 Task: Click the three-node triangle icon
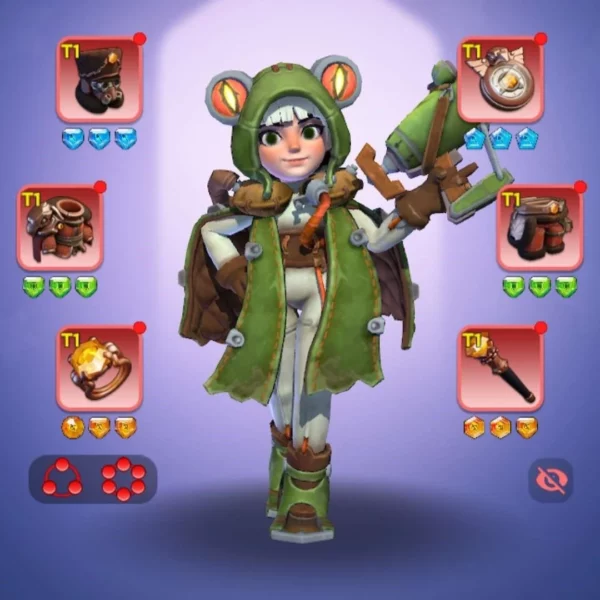(x=62, y=479)
